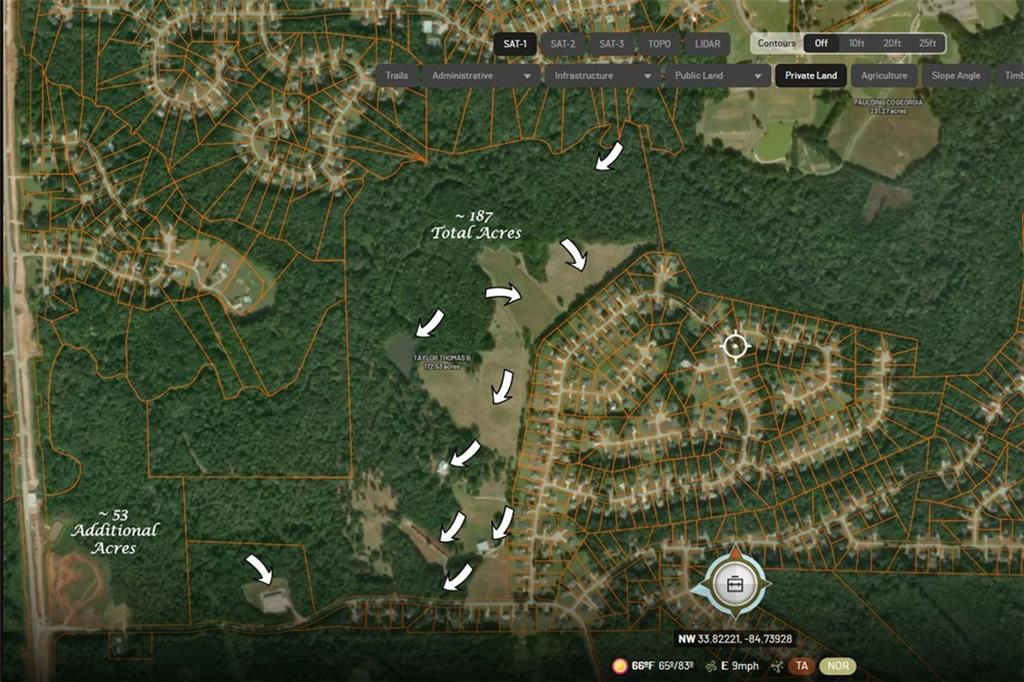Enable the Agriculture layer
The height and width of the screenshot is (682, 1024).
[885, 76]
